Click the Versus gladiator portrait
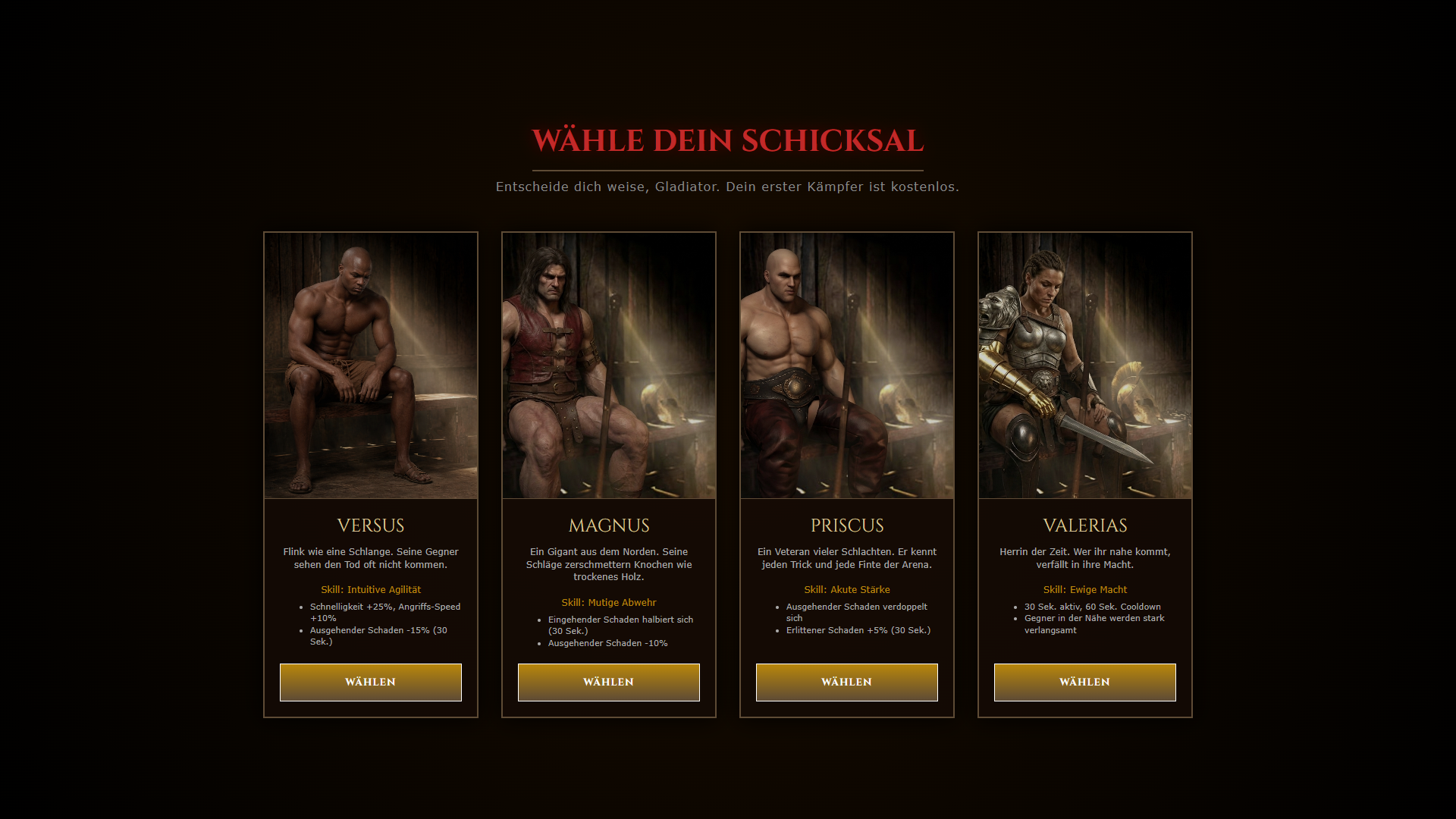The height and width of the screenshot is (819, 1456). click(370, 366)
